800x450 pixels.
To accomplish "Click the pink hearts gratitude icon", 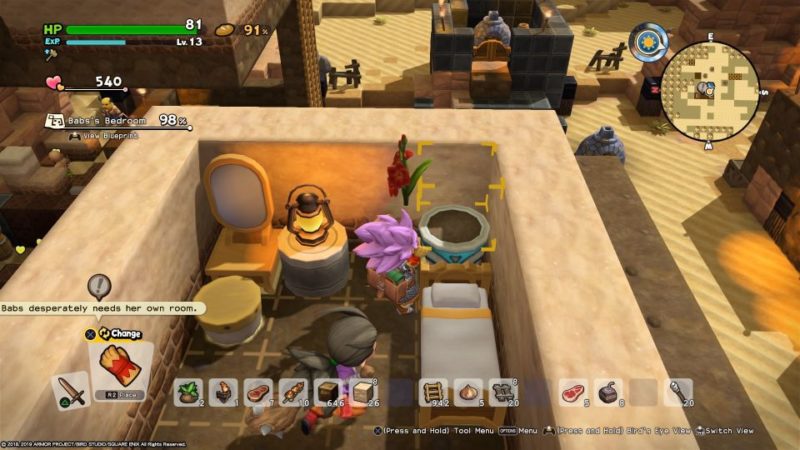I will pos(54,83).
